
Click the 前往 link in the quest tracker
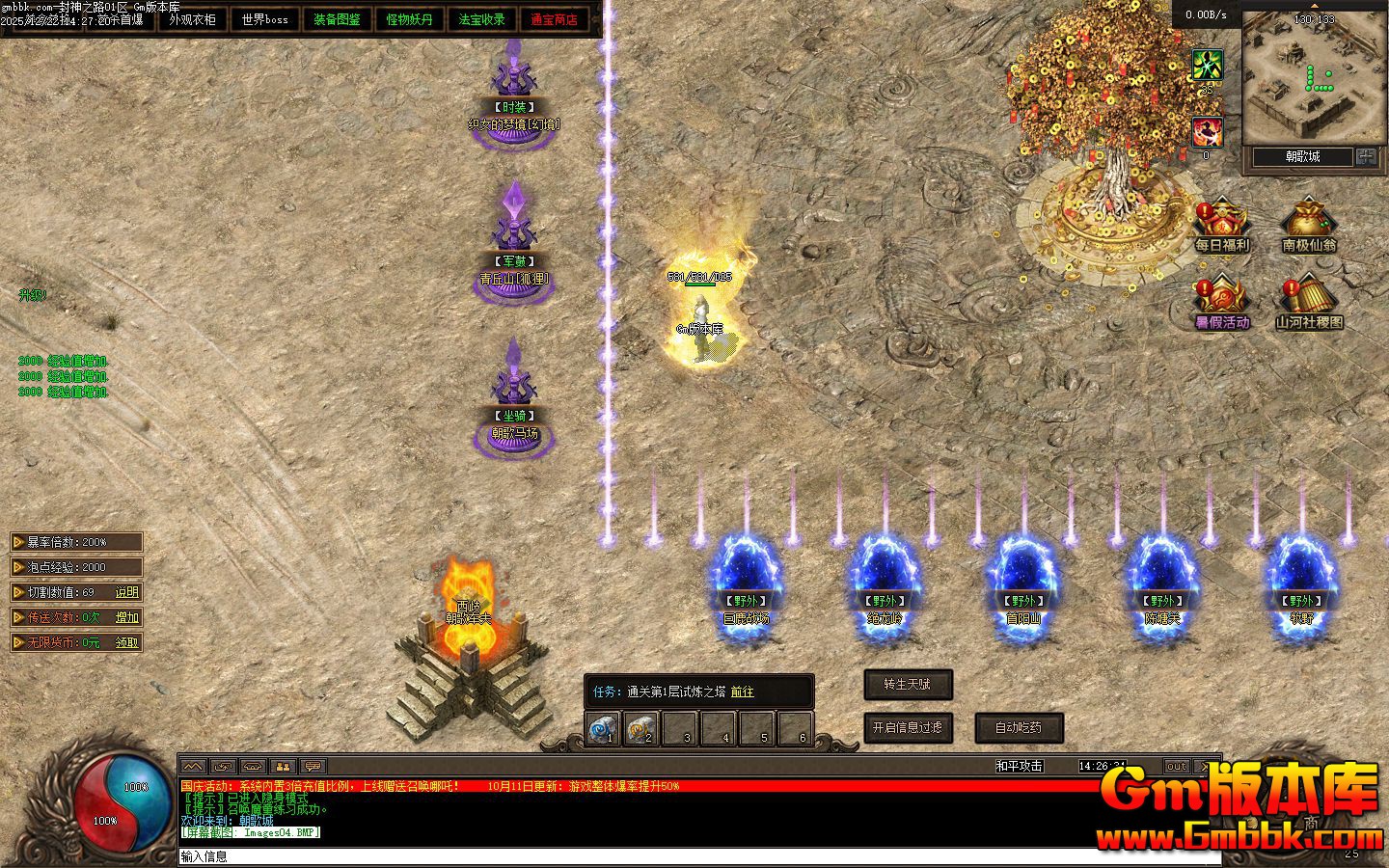point(742,692)
